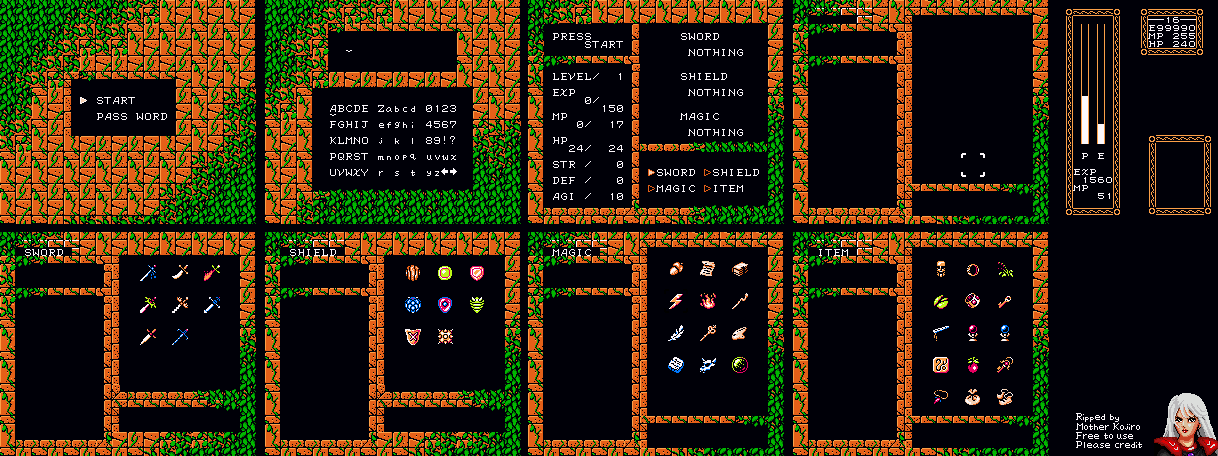Select START on the title menu
This screenshot has height=456, width=1218.
point(115,100)
